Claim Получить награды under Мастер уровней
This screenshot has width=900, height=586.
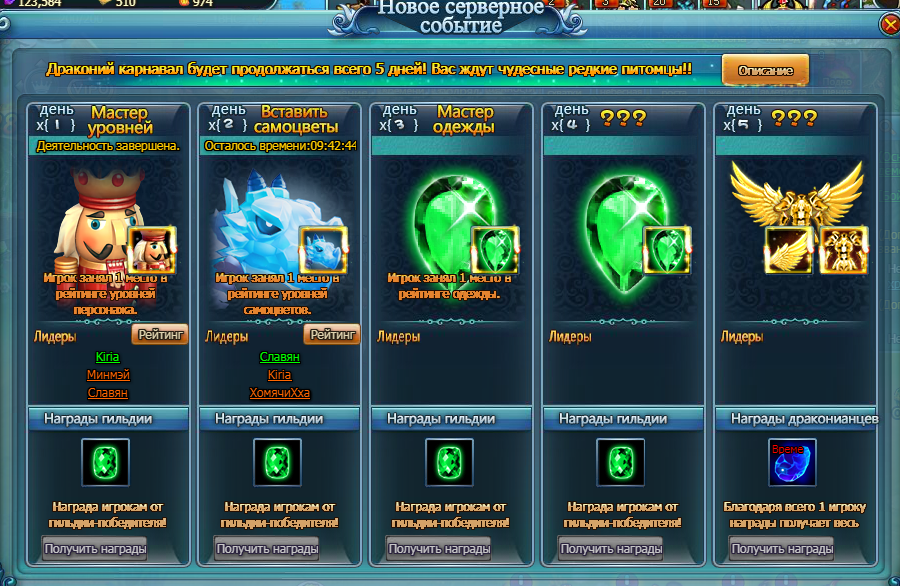(x=94, y=548)
